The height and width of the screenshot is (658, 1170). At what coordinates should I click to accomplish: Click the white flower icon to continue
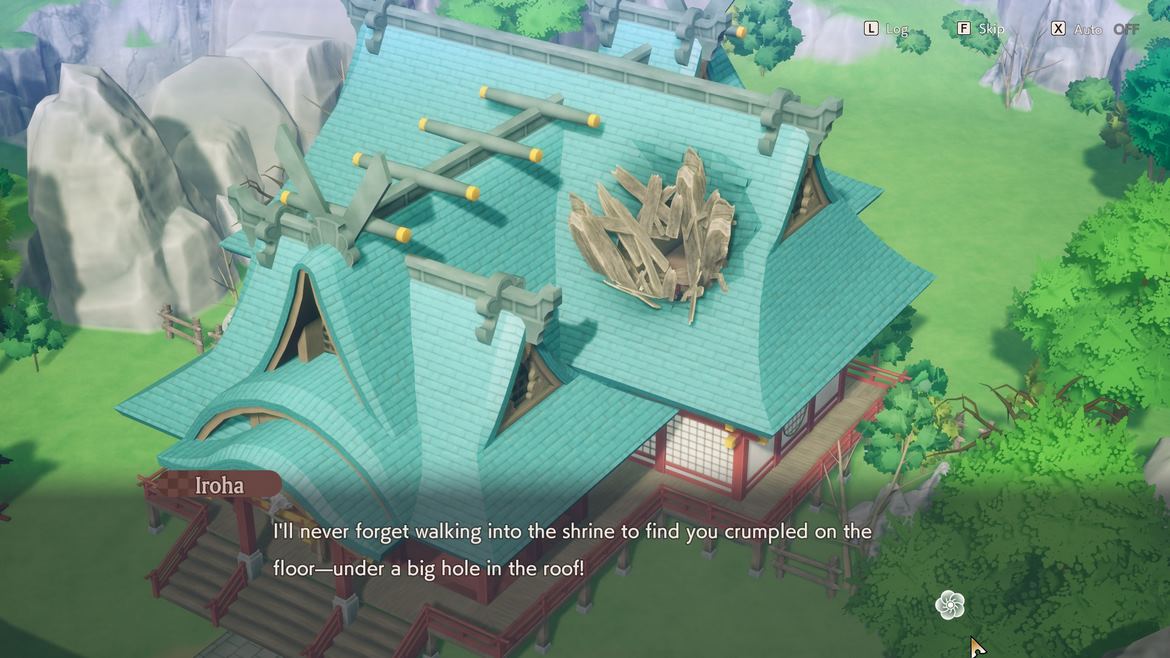[949, 604]
